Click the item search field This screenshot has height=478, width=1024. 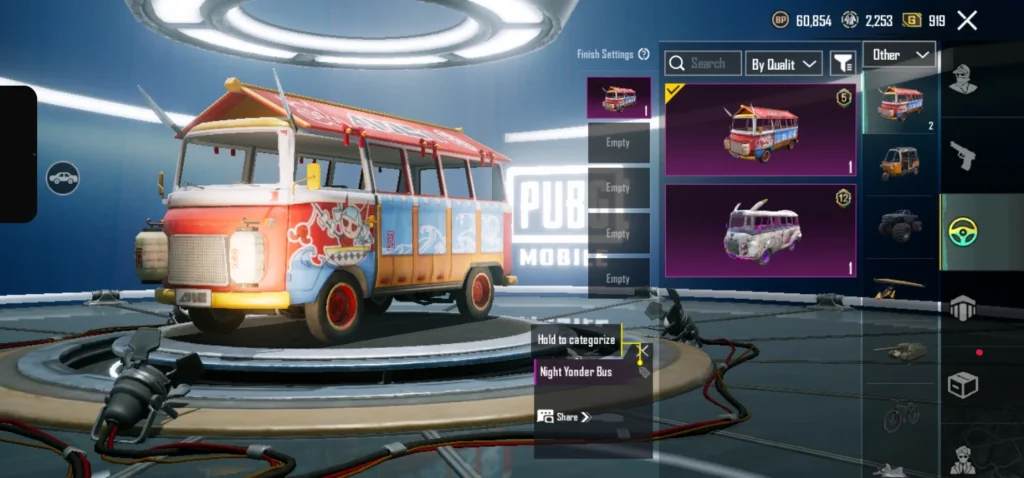705,63
